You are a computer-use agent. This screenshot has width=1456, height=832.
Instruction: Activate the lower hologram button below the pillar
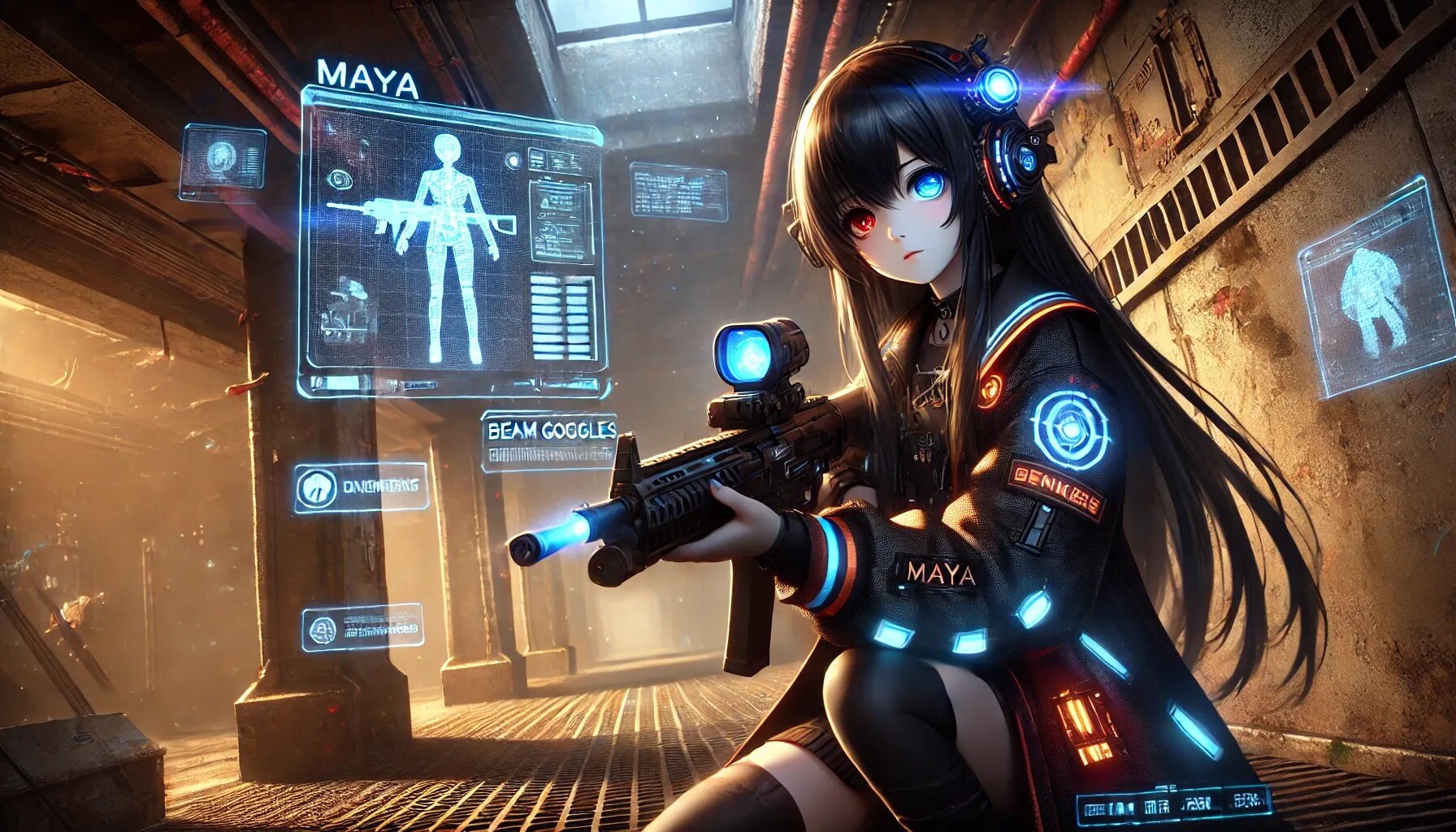pos(363,626)
